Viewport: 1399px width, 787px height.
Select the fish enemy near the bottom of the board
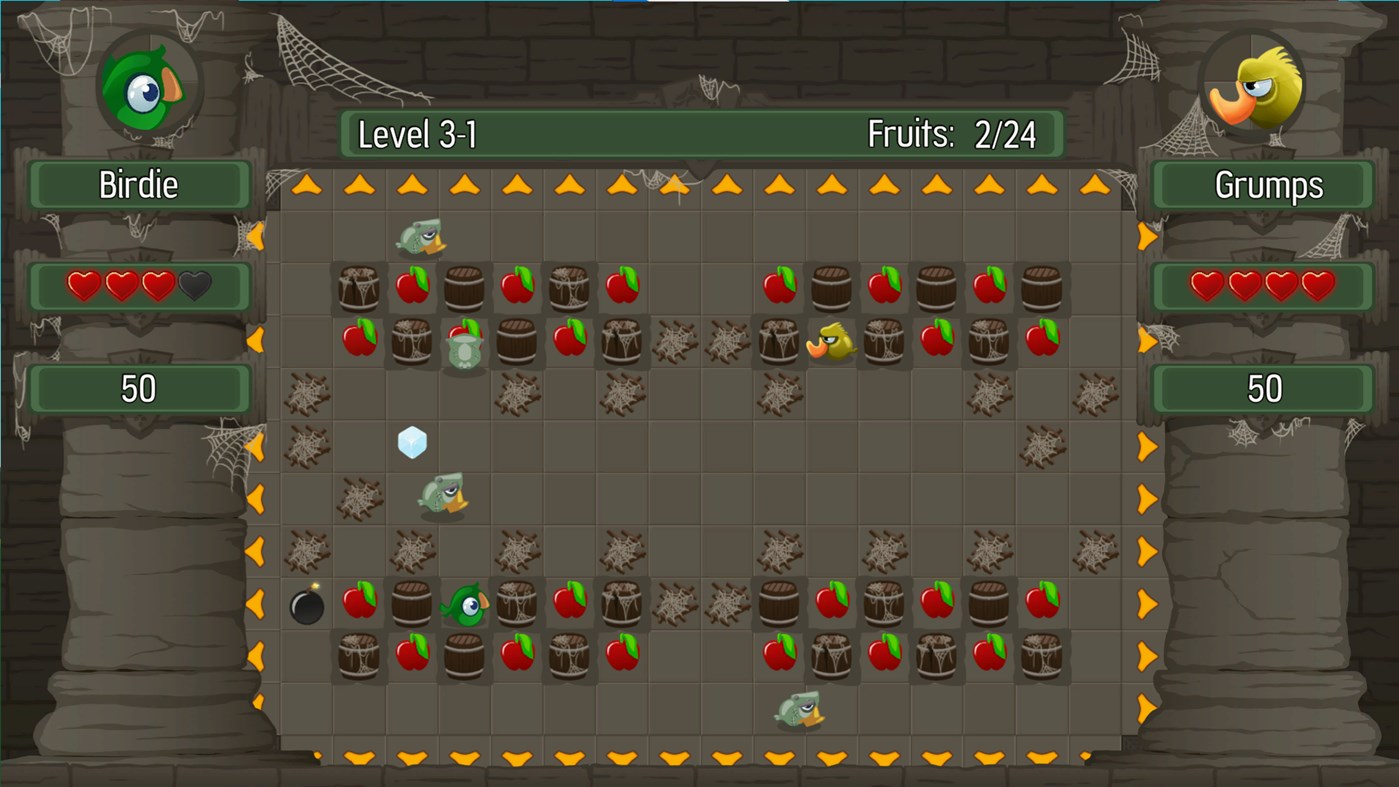coord(795,710)
